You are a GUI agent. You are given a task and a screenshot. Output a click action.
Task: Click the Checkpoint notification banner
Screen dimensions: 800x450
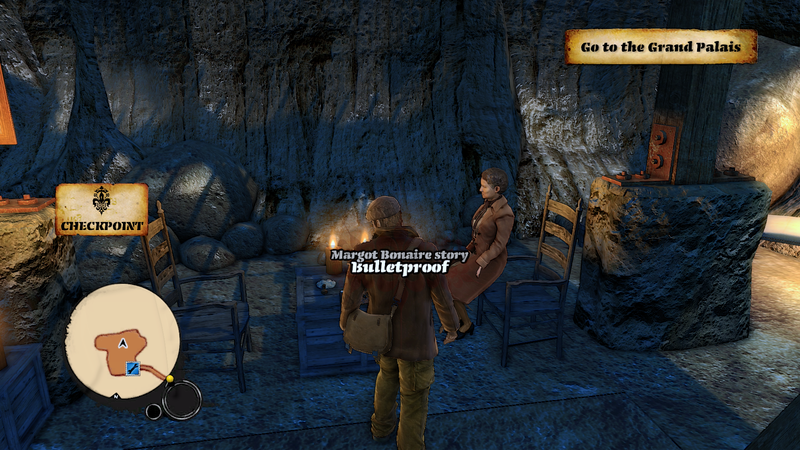101,210
